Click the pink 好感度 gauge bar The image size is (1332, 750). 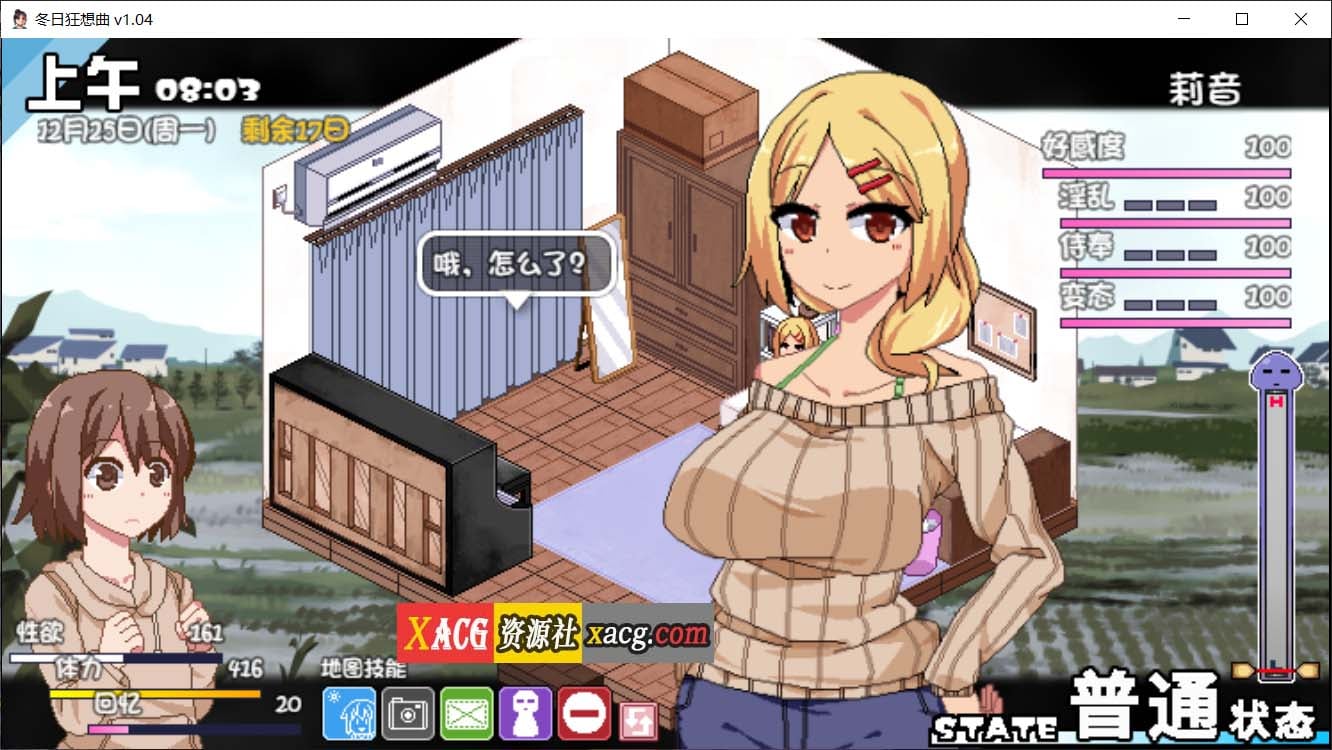[x=1168, y=172]
